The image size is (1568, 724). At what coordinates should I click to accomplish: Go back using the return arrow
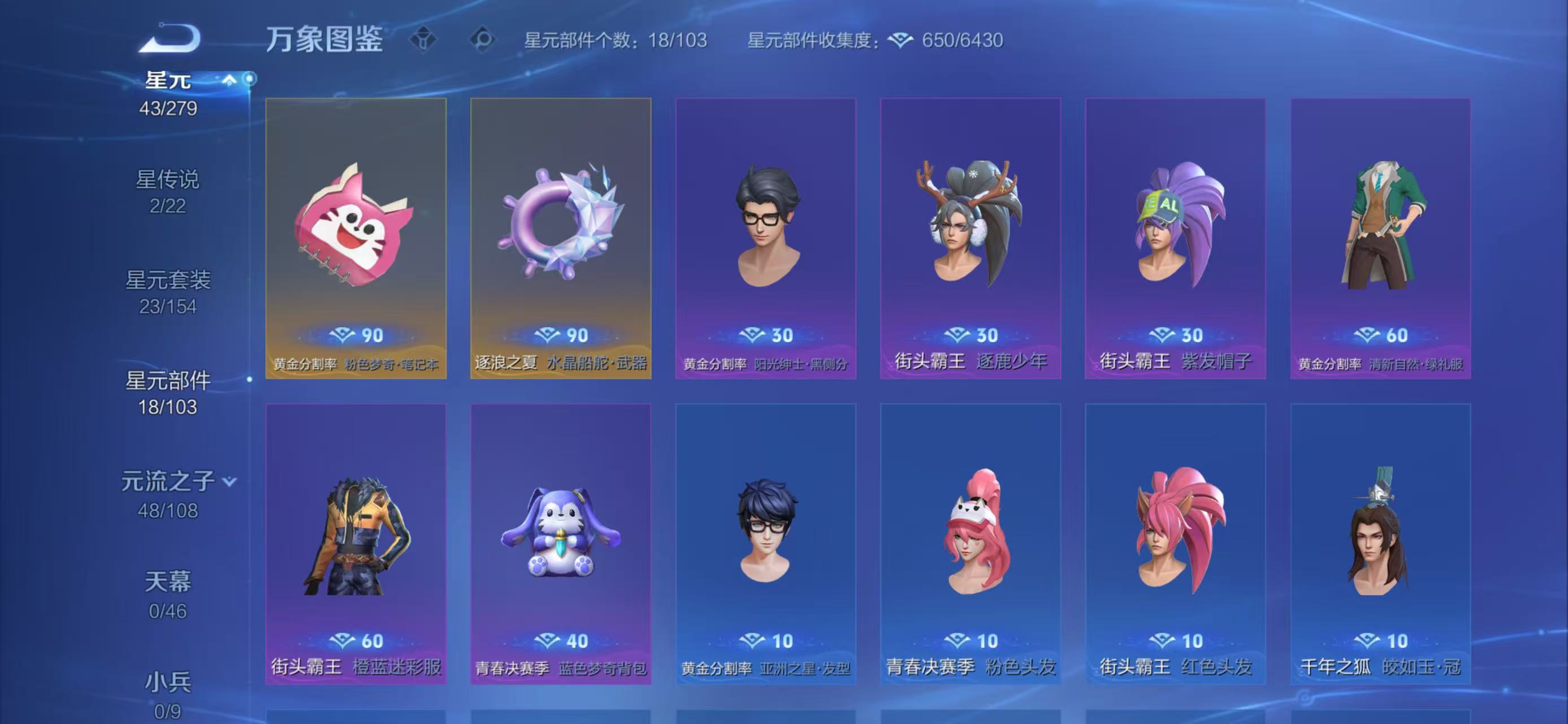[x=170, y=38]
